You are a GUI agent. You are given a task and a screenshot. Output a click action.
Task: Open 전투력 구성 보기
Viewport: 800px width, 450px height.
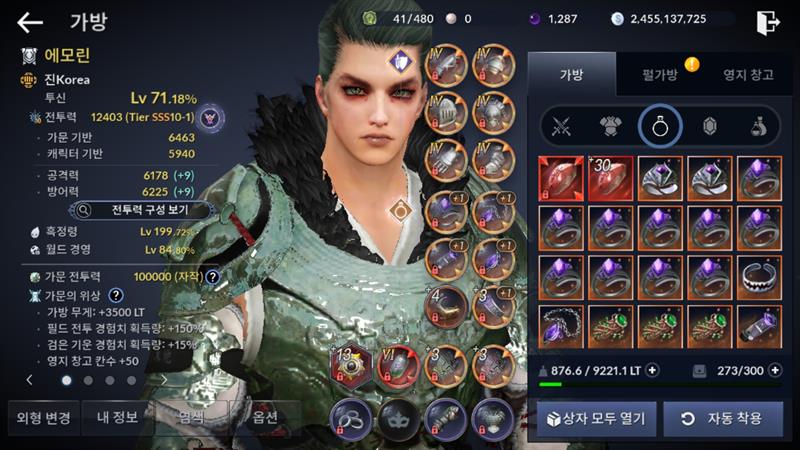tap(141, 210)
